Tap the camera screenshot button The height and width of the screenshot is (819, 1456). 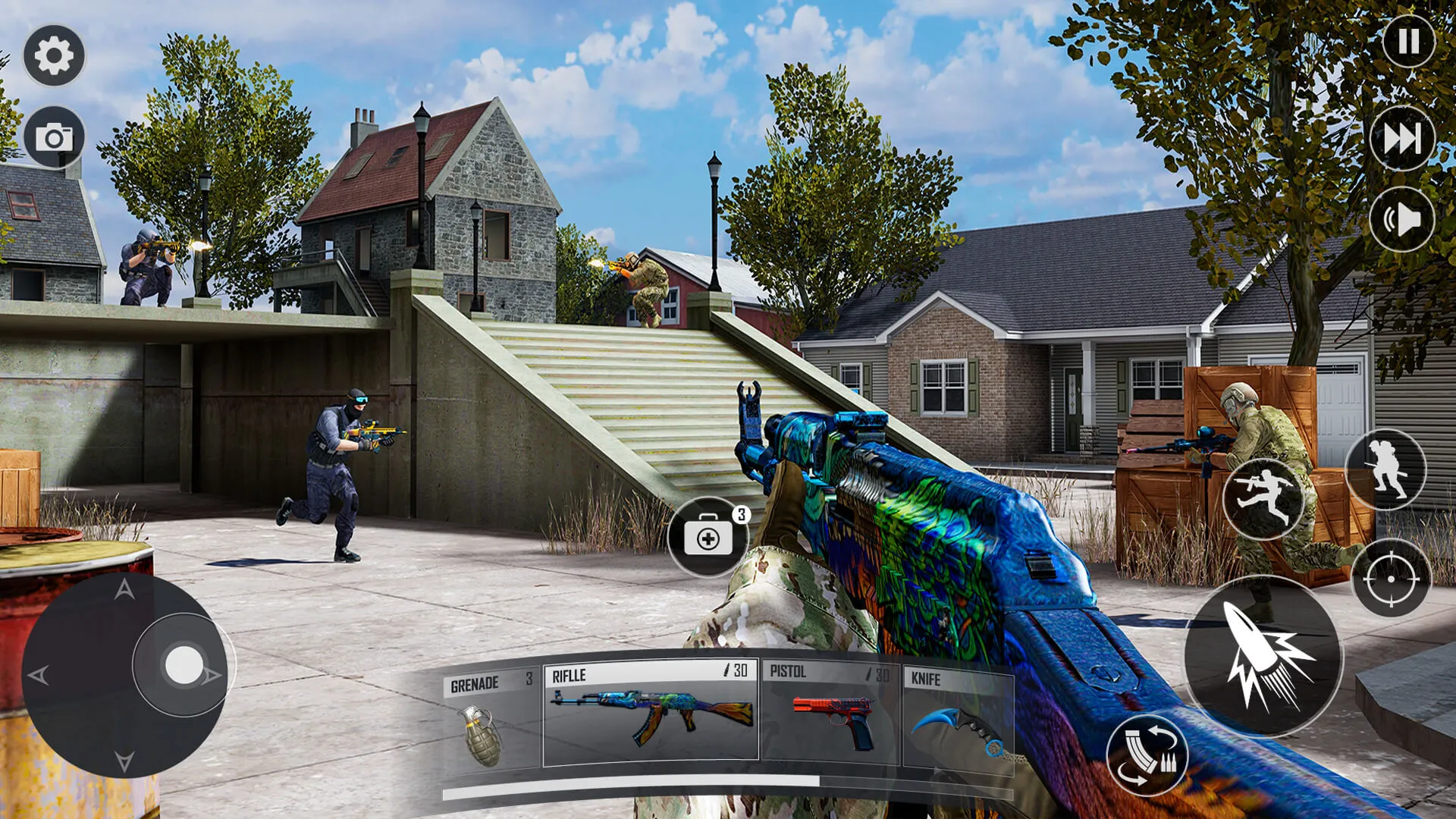54,137
